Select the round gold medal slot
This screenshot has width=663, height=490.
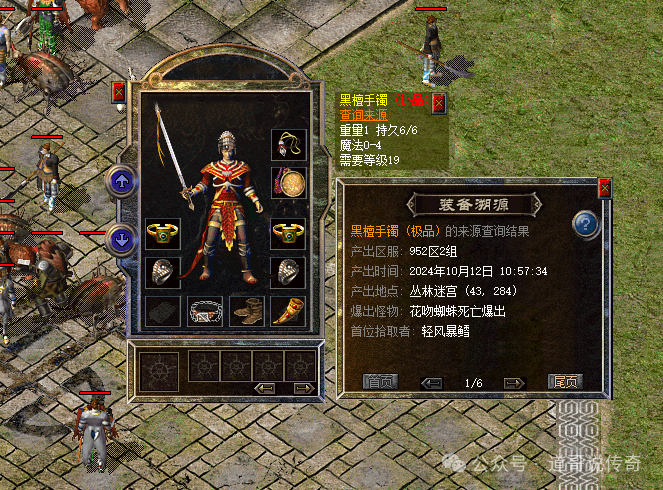tap(289, 184)
